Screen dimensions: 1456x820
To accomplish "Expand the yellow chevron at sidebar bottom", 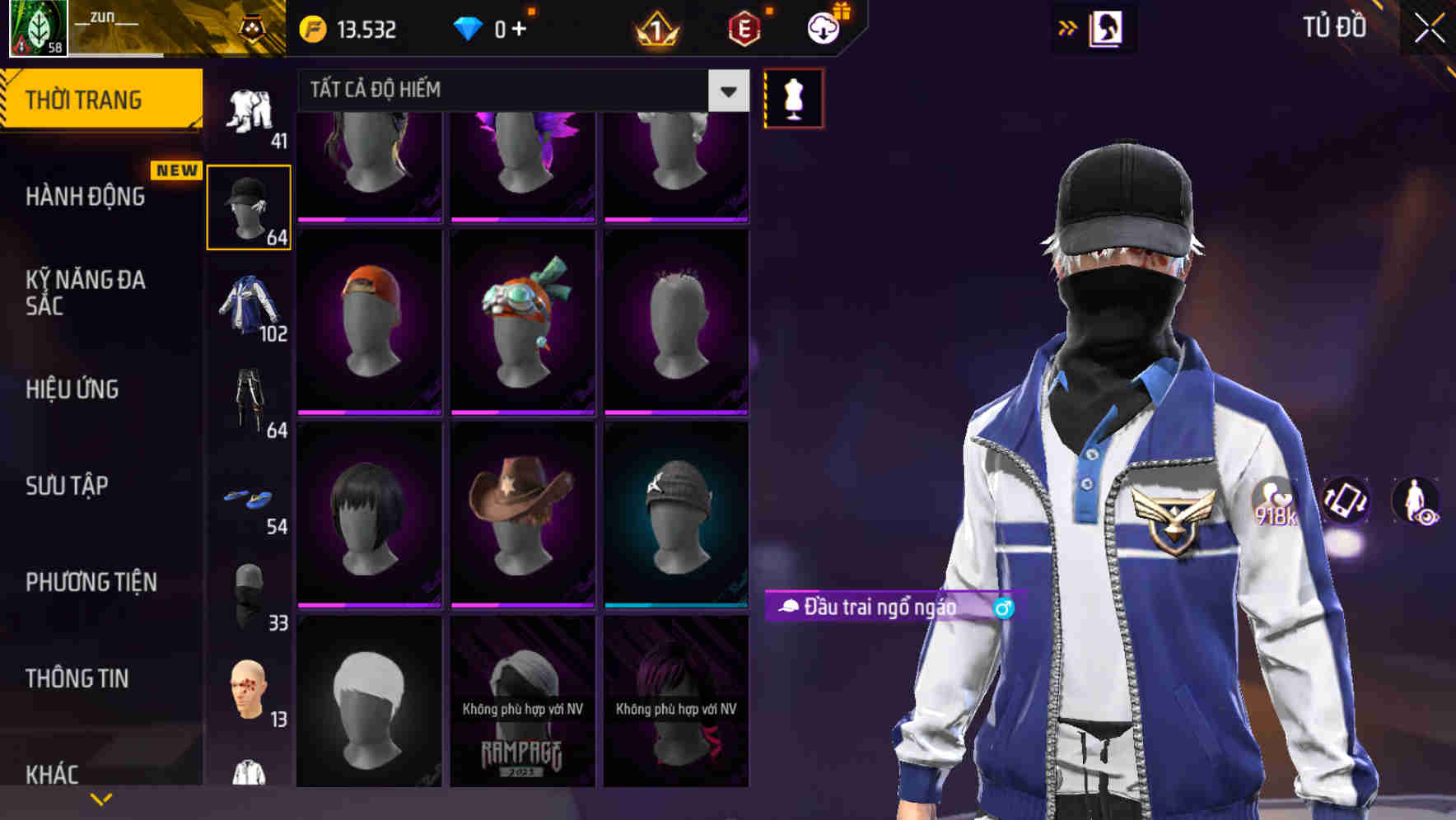I will click(x=101, y=798).
